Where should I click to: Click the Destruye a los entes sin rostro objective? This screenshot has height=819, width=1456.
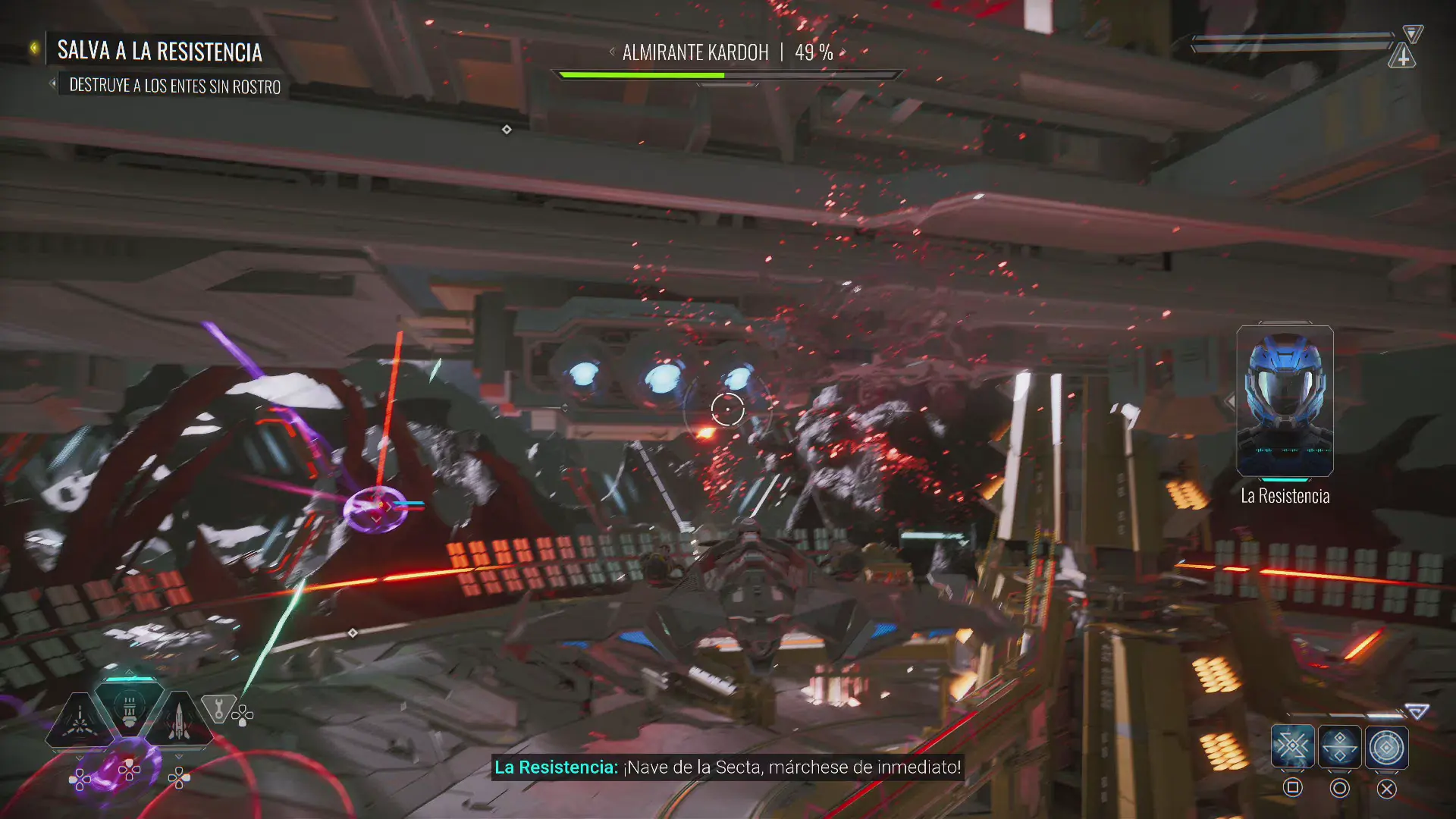pyautogui.click(x=174, y=86)
